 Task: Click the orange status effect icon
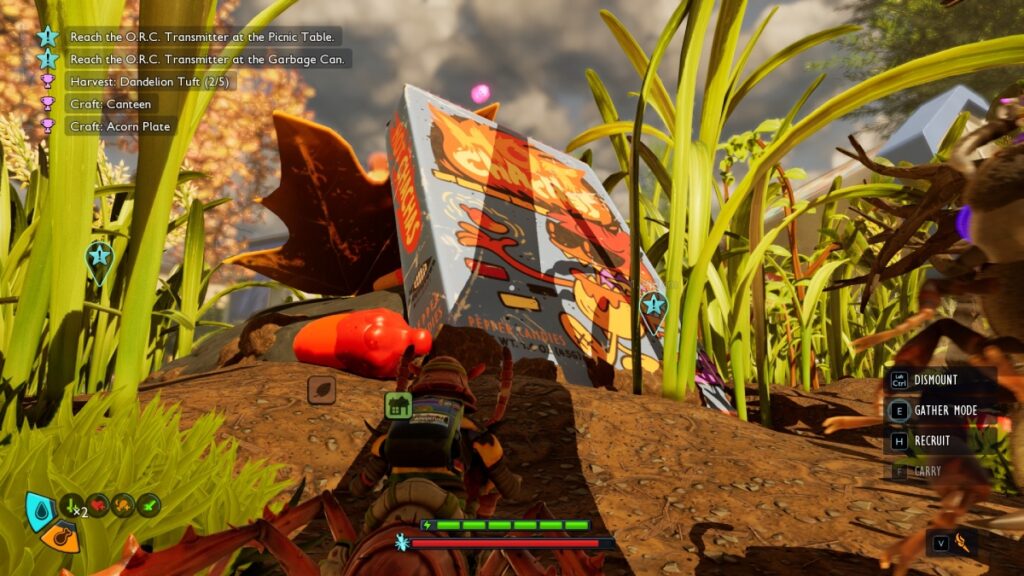tap(124, 506)
